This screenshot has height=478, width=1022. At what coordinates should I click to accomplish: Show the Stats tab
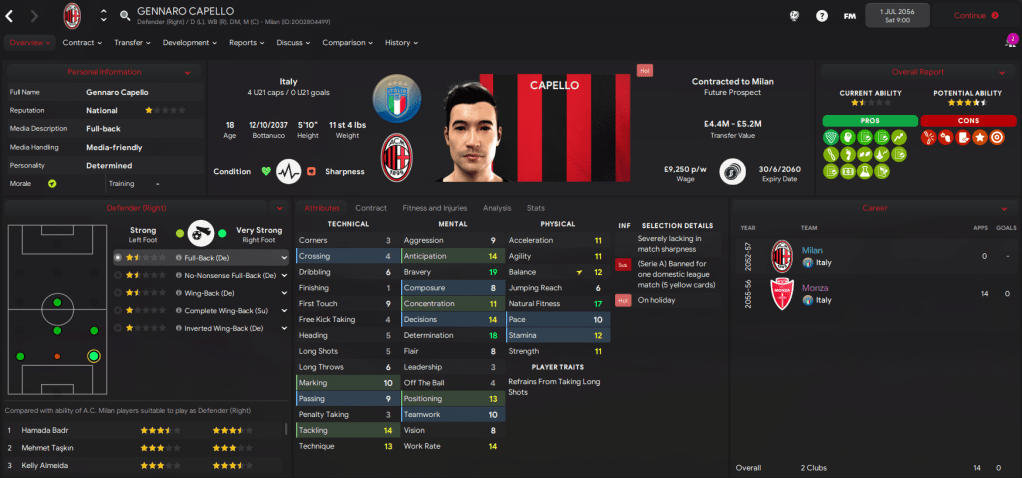[536, 208]
